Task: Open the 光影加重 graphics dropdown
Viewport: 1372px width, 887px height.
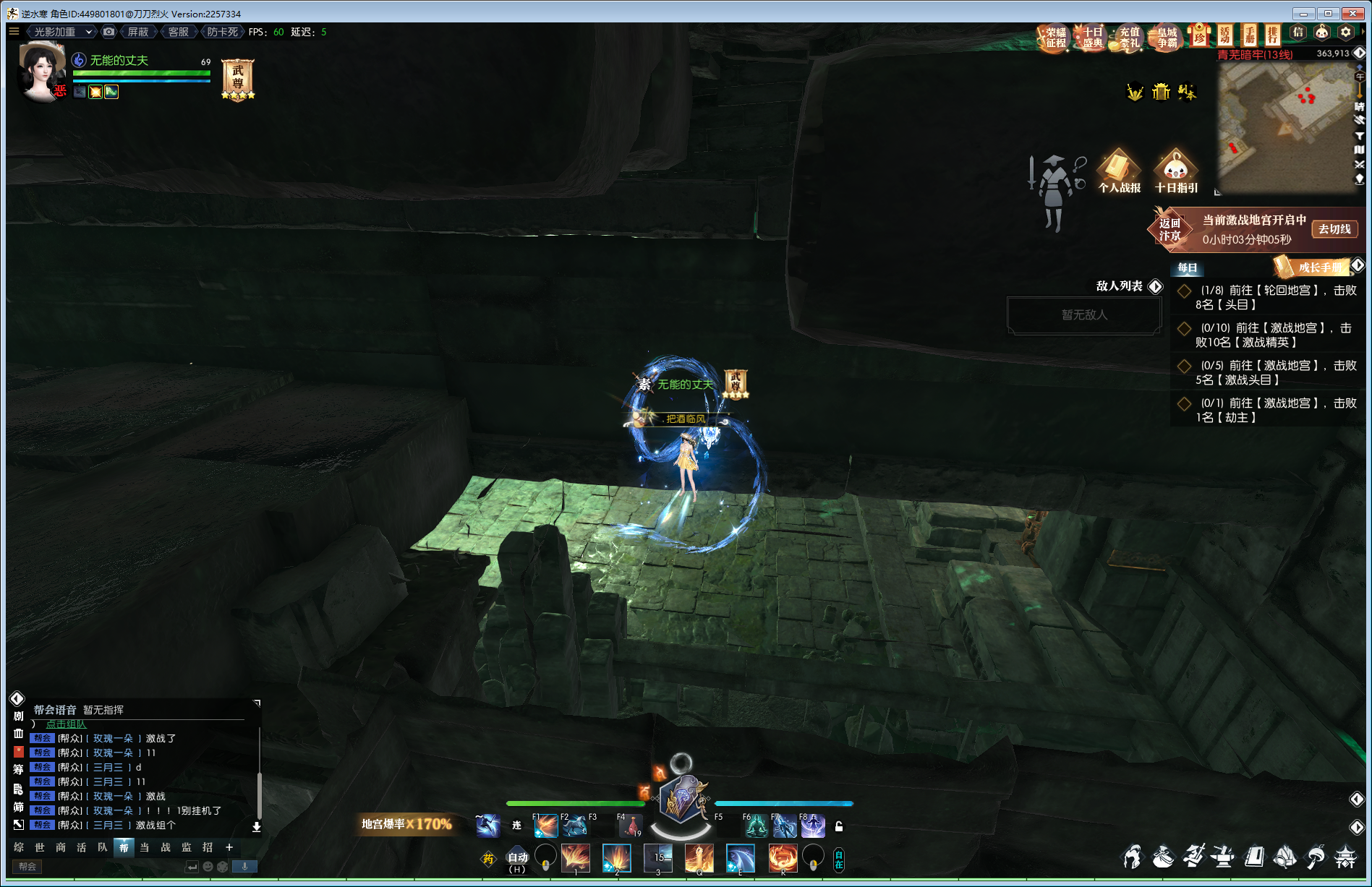Action: point(62,32)
